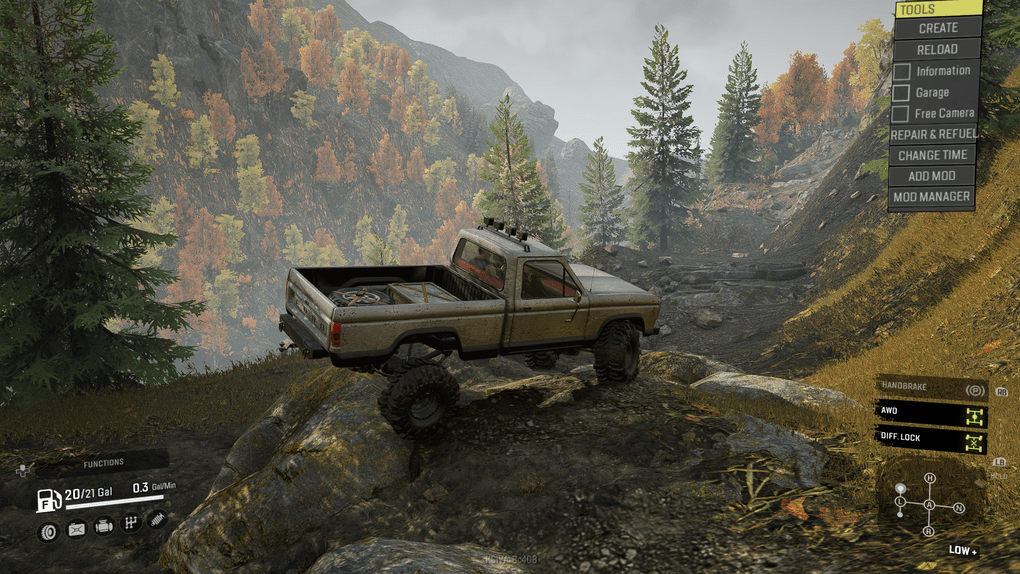Viewport: 1020px width, 574px height.
Task: Click the gearbox status icon
Action: point(130,523)
